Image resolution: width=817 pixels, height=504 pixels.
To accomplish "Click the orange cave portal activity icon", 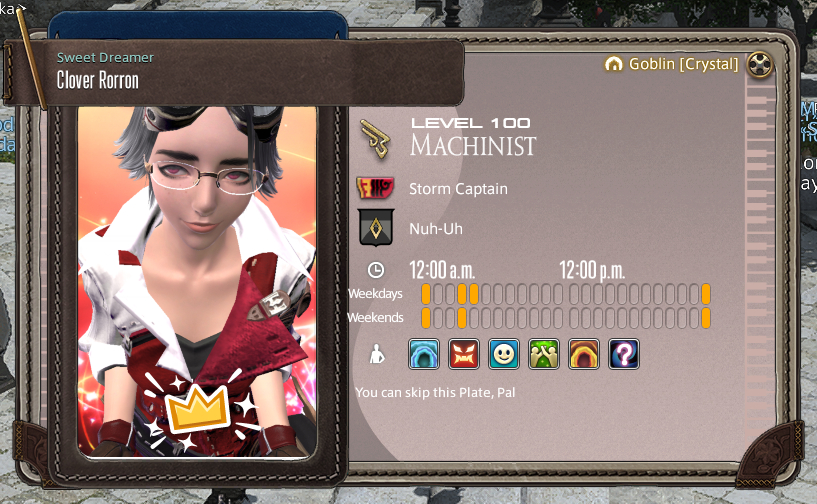I will tap(584, 353).
